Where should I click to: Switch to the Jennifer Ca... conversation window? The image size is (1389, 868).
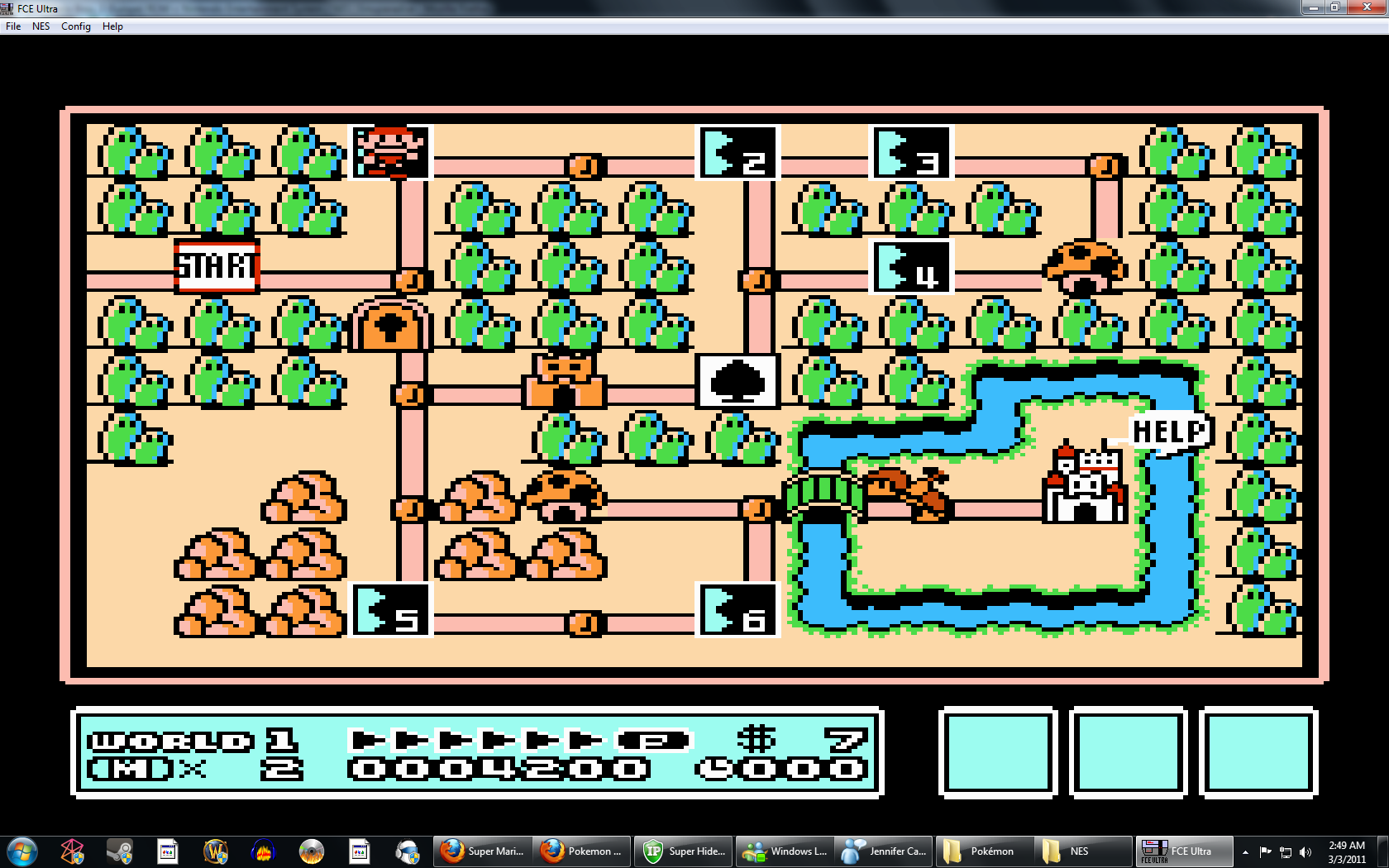[x=883, y=851]
